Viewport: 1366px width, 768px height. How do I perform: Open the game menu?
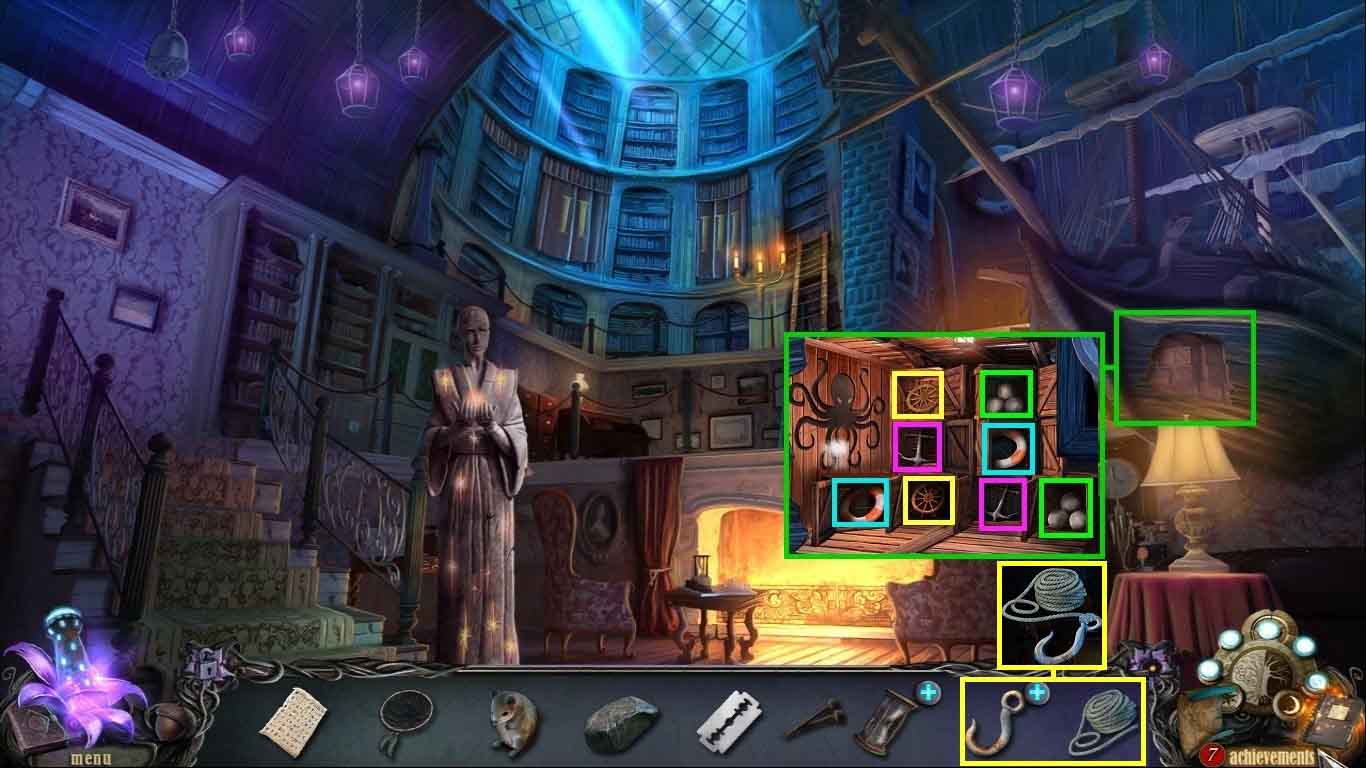click(90, 757)
